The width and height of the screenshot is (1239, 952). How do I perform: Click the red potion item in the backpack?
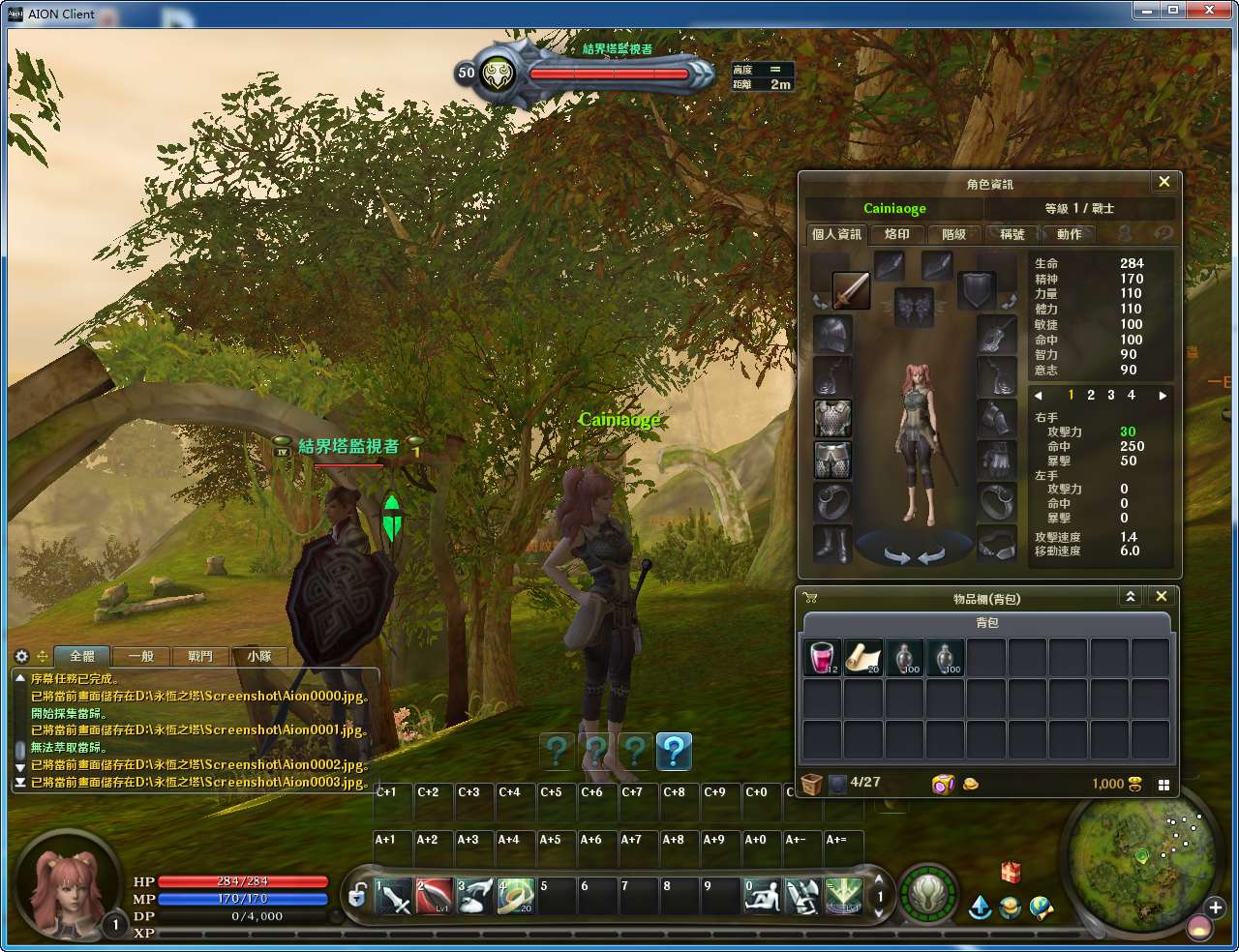click(x=820, y=656)
